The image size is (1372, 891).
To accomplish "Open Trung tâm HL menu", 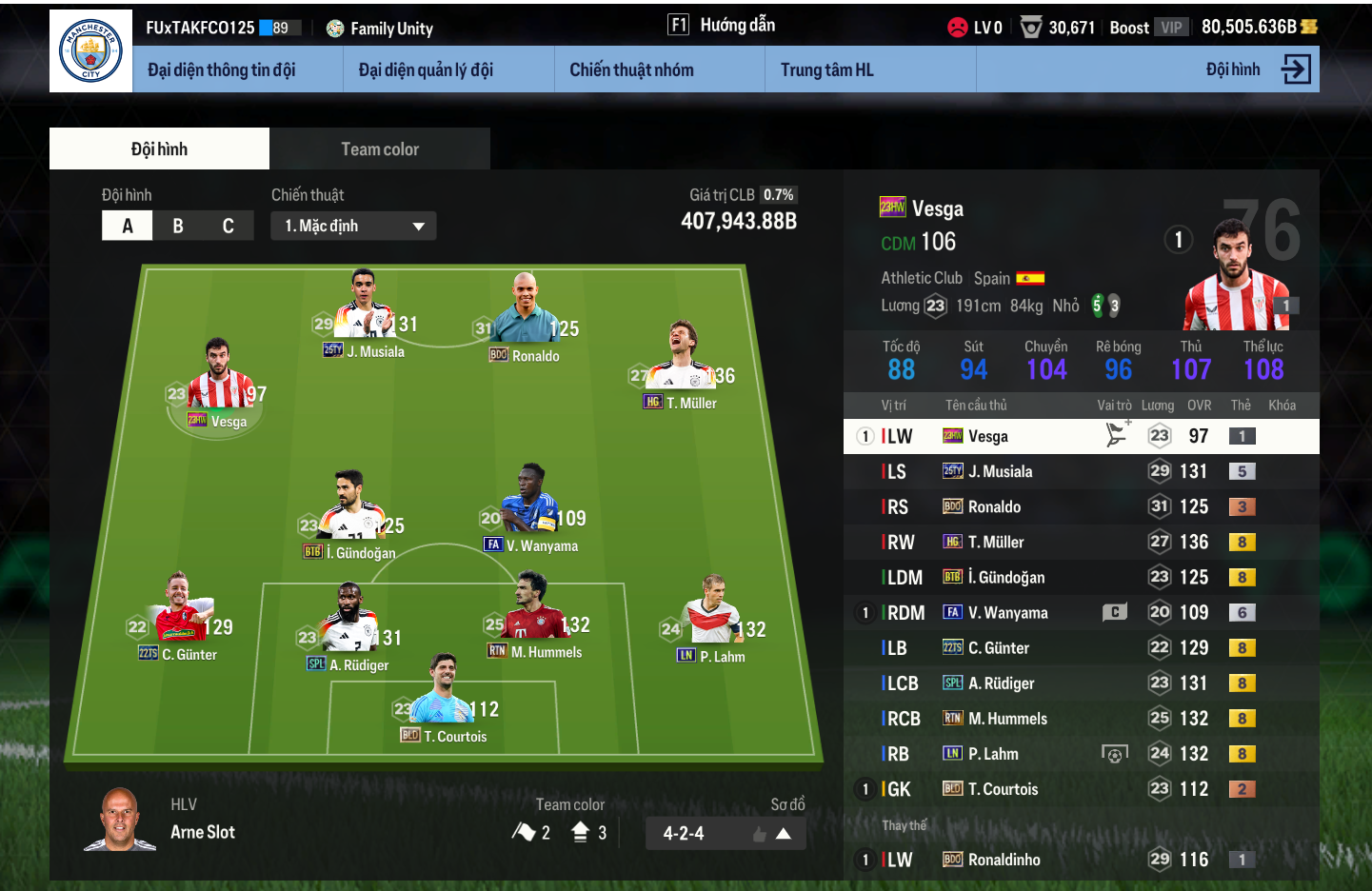I will tap(826, 69).
